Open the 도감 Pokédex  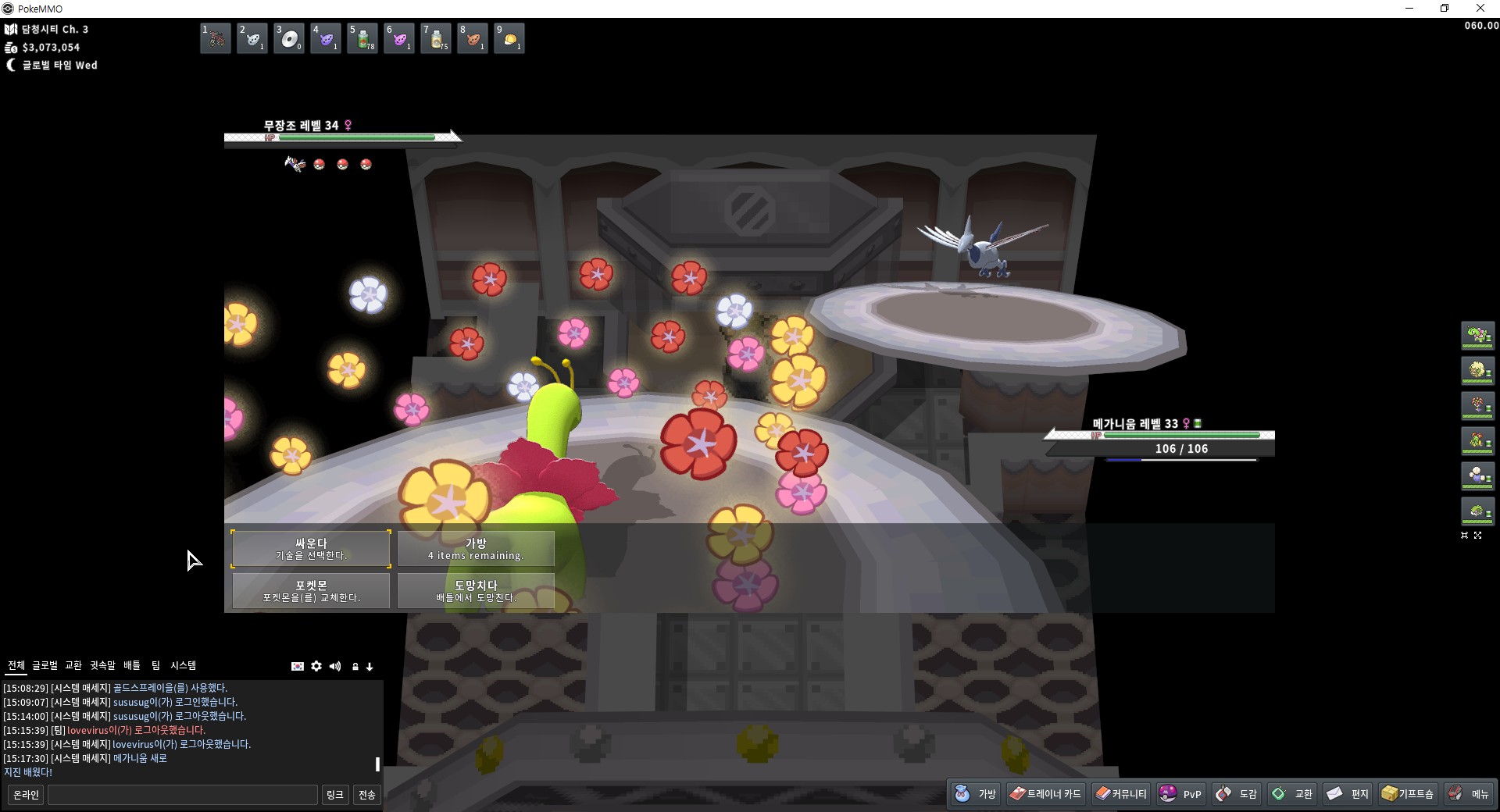[1237, 794]
